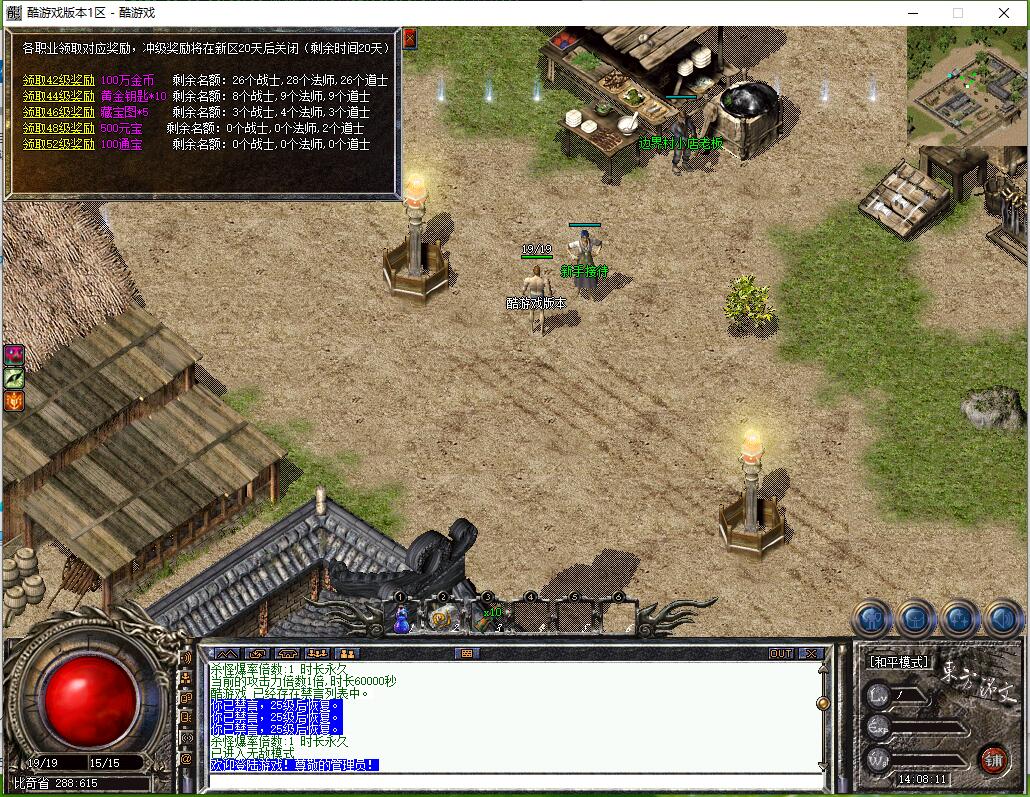Toggle the peace mode attack setting

897,662
